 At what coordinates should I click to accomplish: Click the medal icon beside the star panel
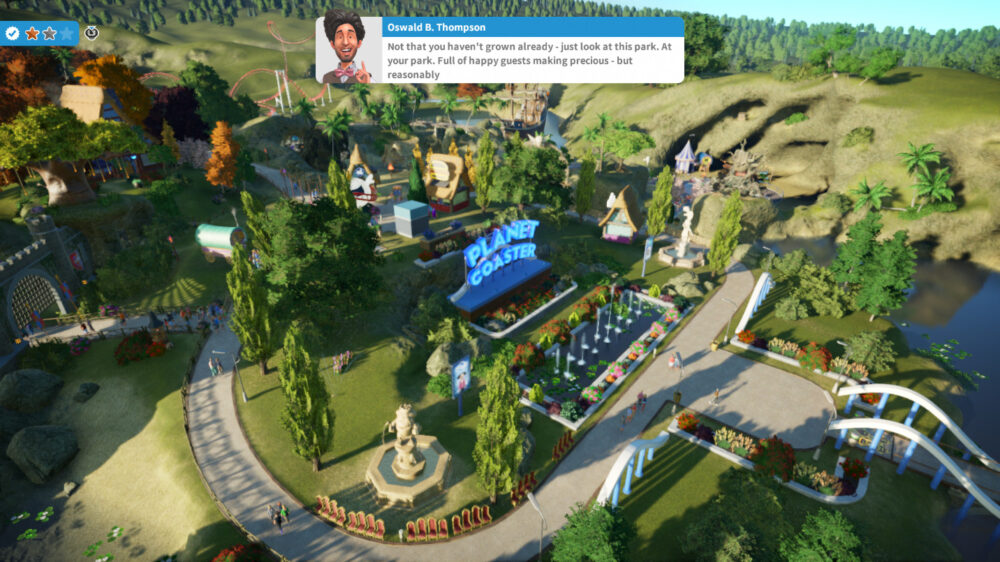click(x=91, y=33)
